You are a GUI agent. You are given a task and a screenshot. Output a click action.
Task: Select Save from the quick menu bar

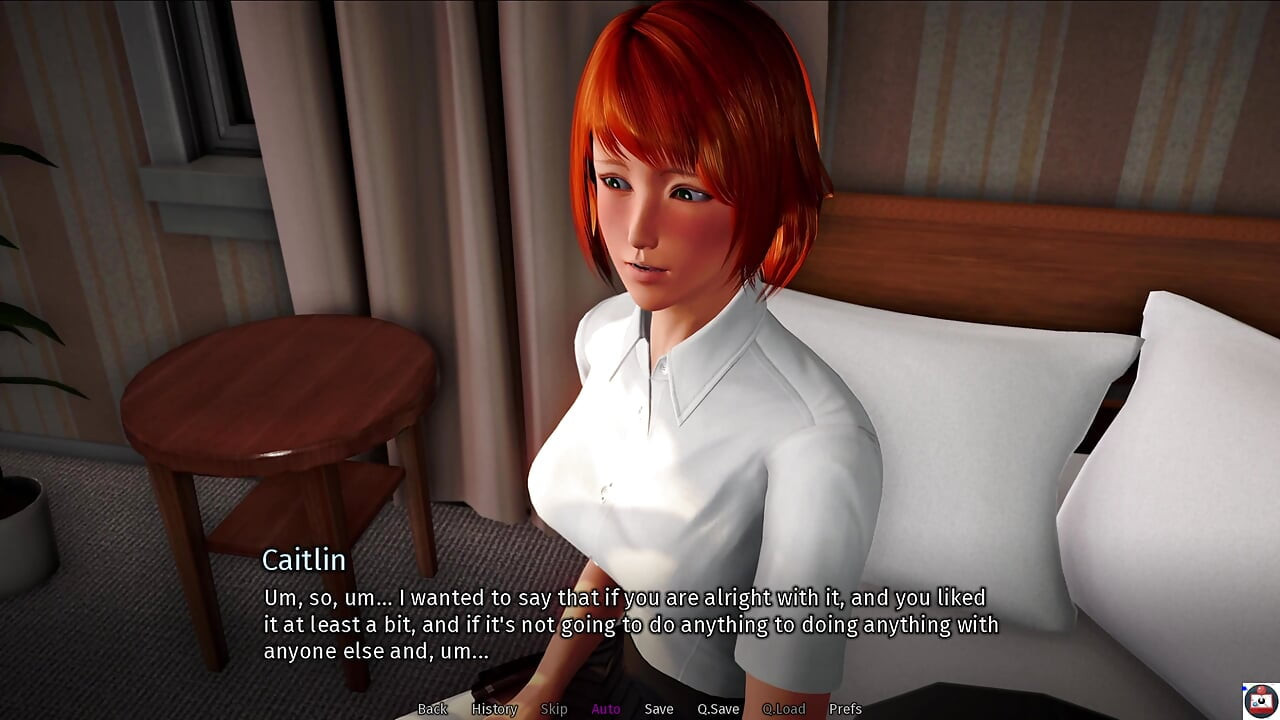point(659,708)
